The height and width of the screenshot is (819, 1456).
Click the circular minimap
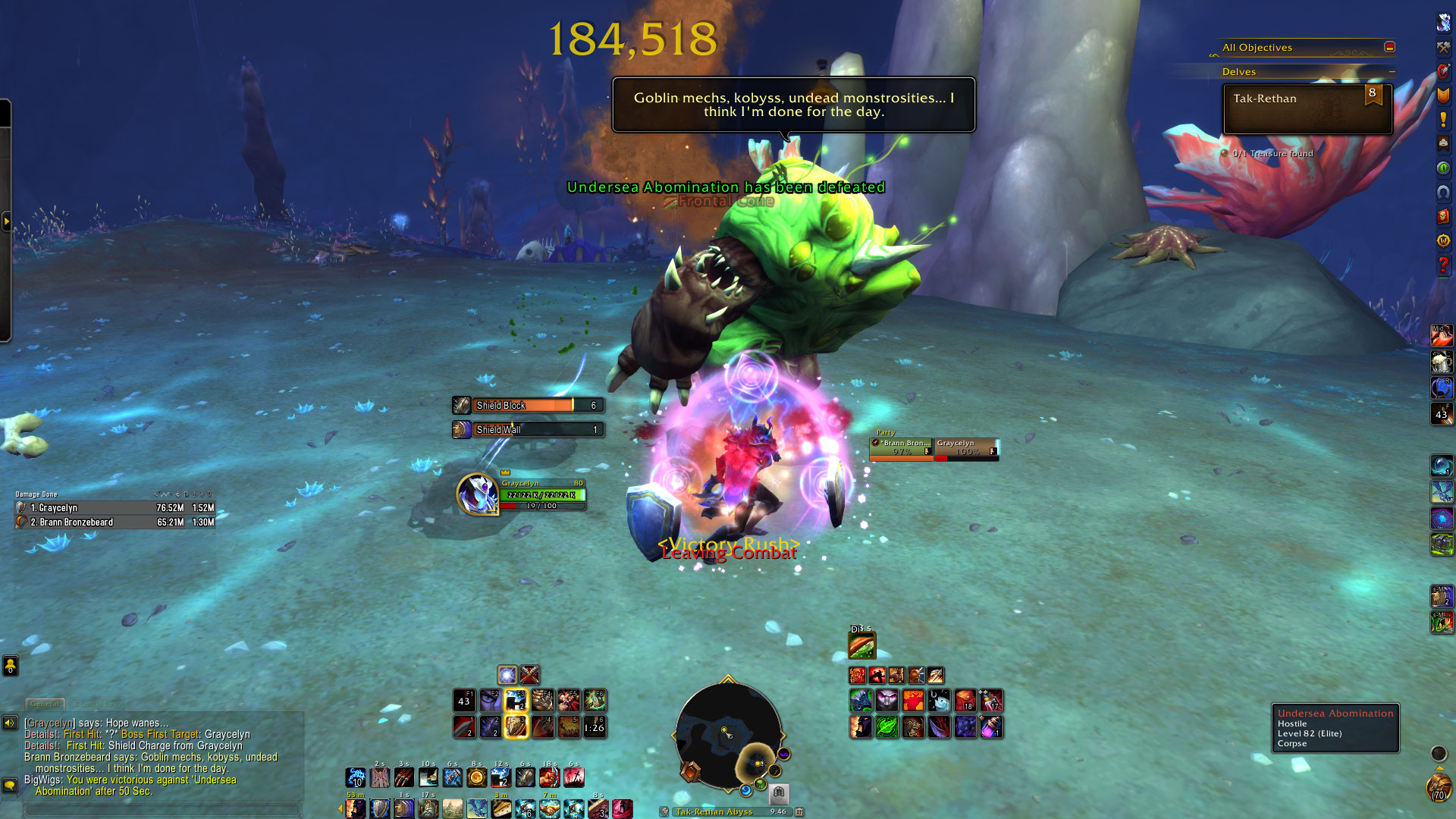[728, 734]
